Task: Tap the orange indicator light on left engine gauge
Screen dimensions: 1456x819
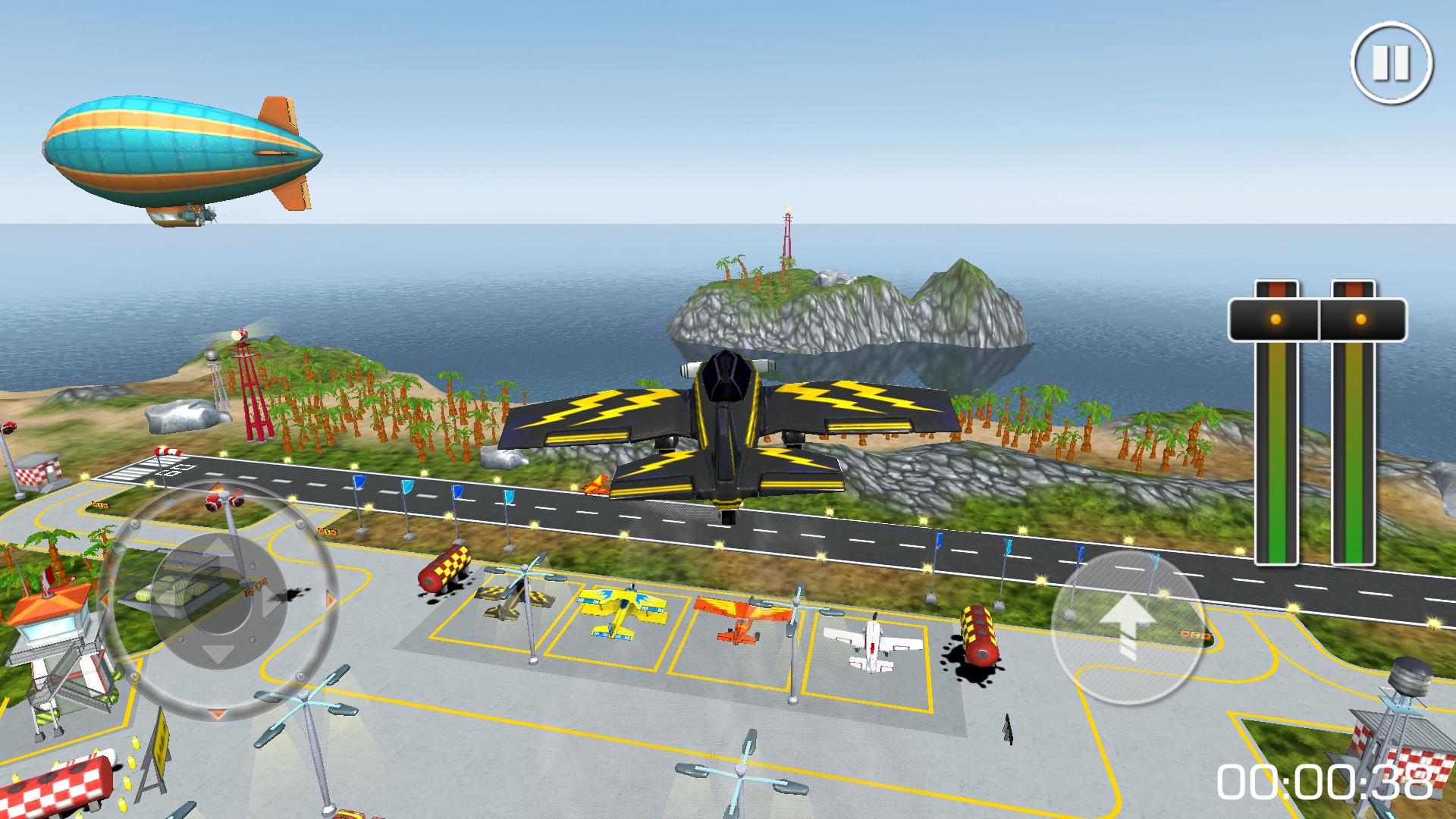Action: click(1276, 318)
